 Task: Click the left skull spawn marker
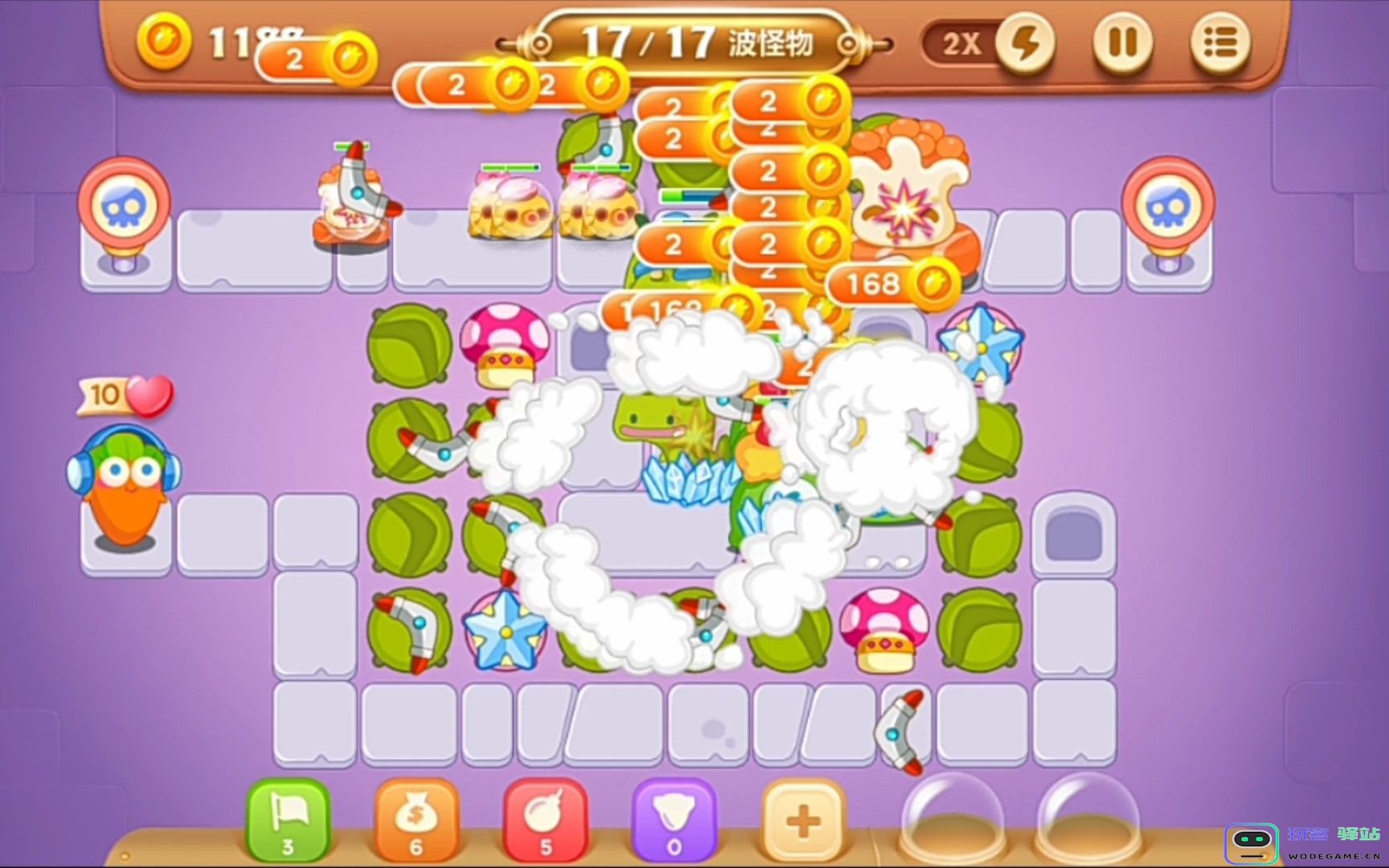point(125,201)
